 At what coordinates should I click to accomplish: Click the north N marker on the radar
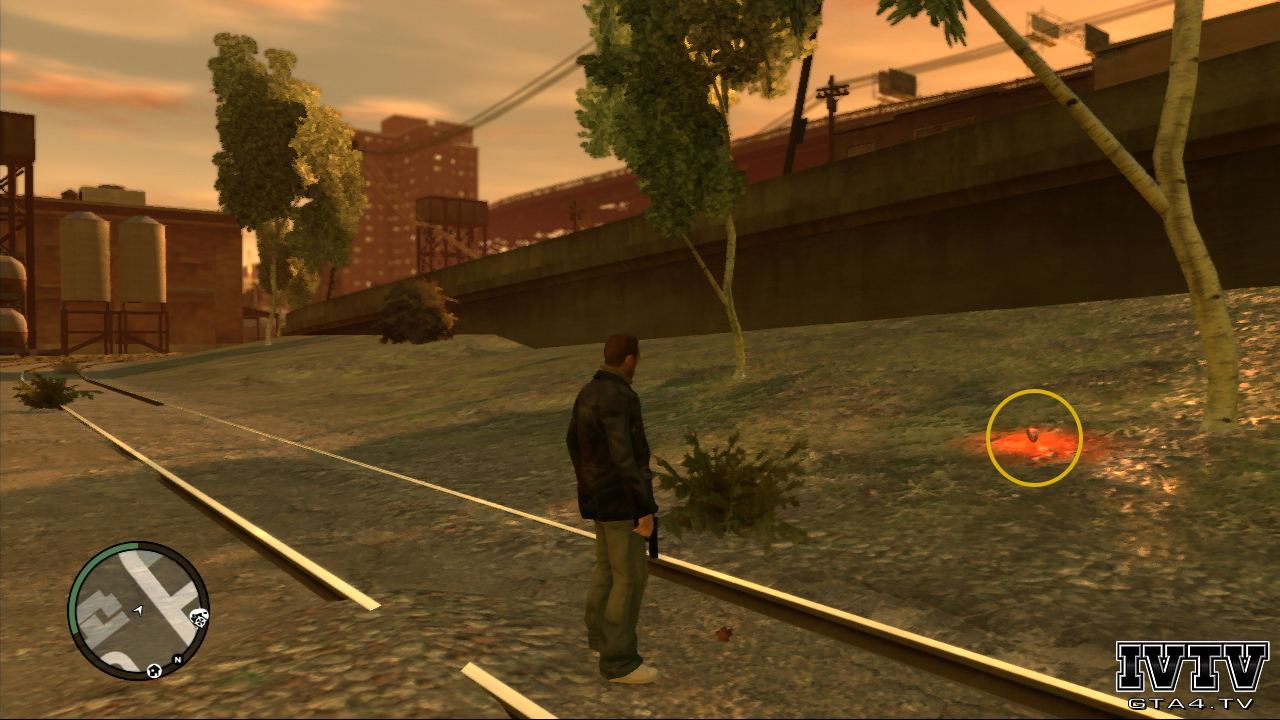click(x=177, y=660)
